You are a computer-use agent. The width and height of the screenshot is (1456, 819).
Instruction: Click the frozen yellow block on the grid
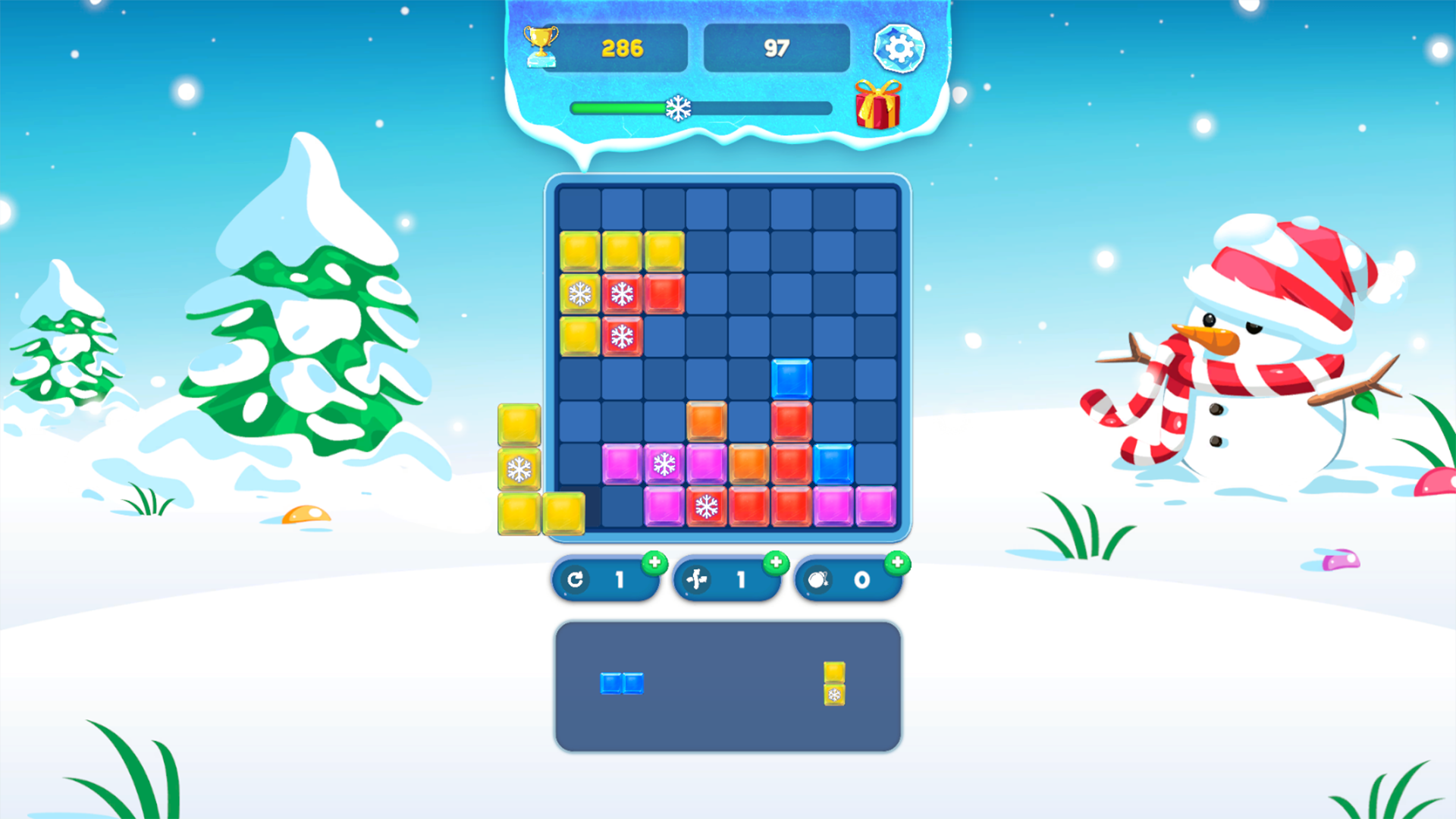pos(580,294)
